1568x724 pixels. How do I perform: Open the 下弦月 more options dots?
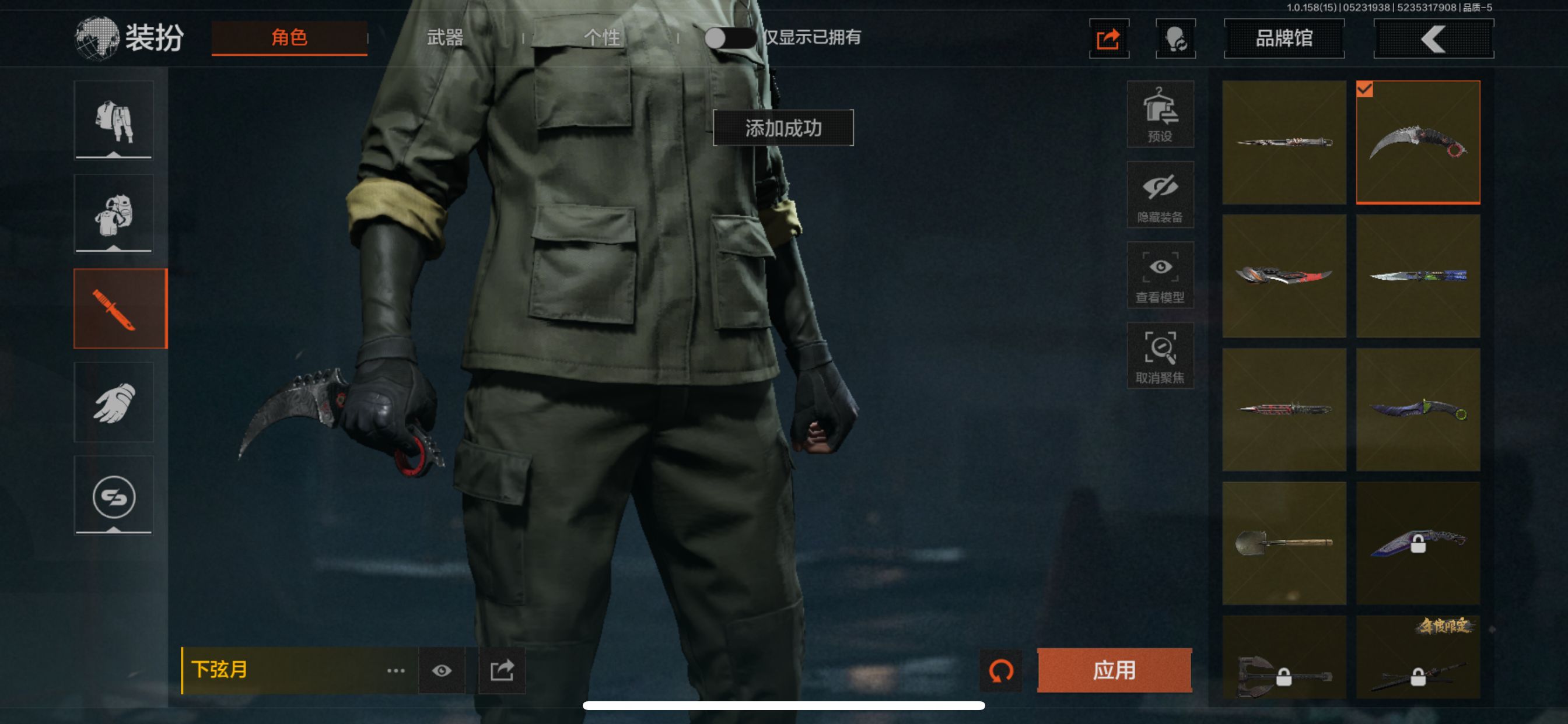(395, 670)
